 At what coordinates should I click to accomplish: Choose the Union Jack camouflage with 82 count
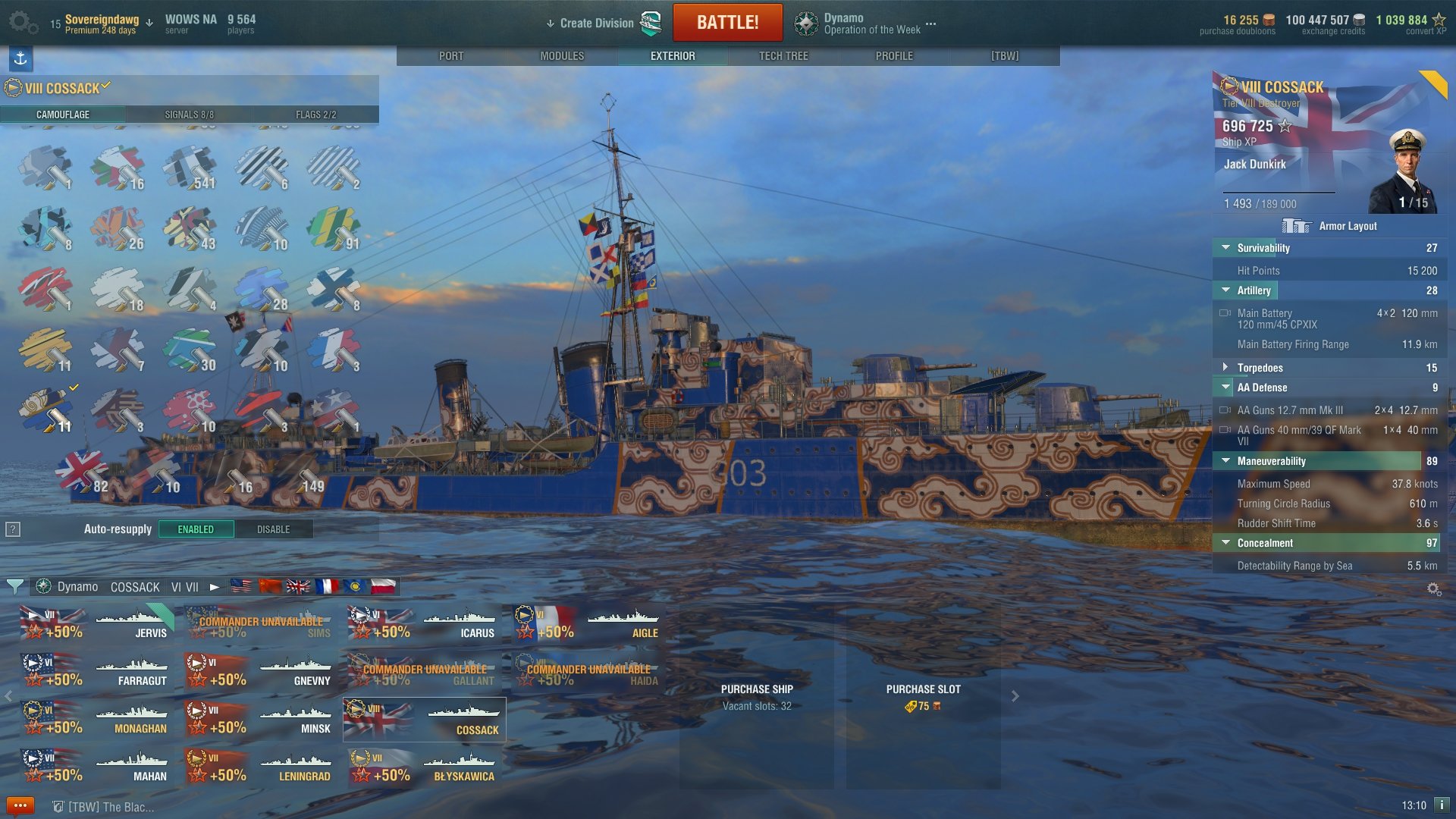[x=80, y=470]
